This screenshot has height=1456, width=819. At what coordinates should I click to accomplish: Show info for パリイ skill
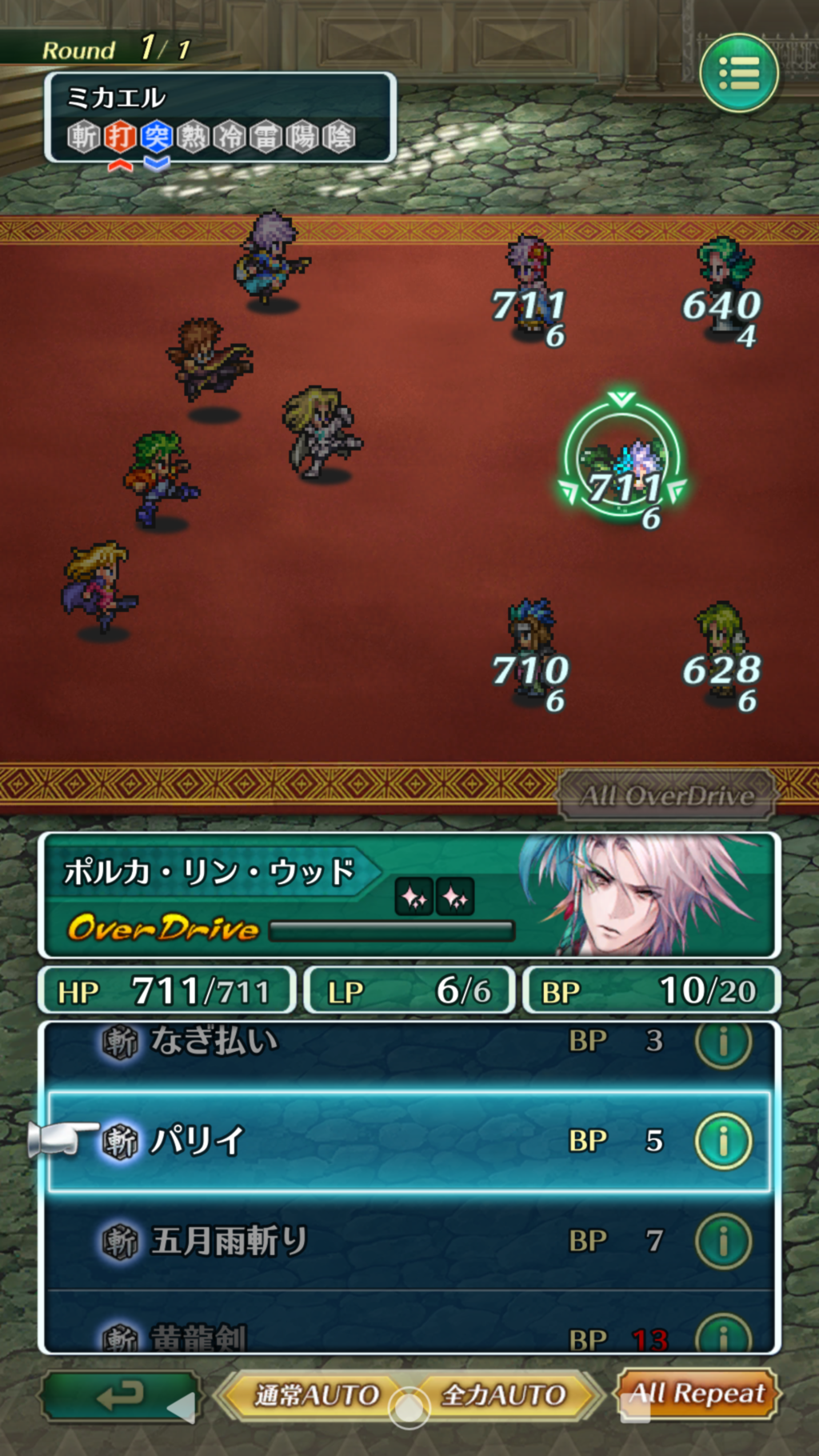[x=723, y=1141]
